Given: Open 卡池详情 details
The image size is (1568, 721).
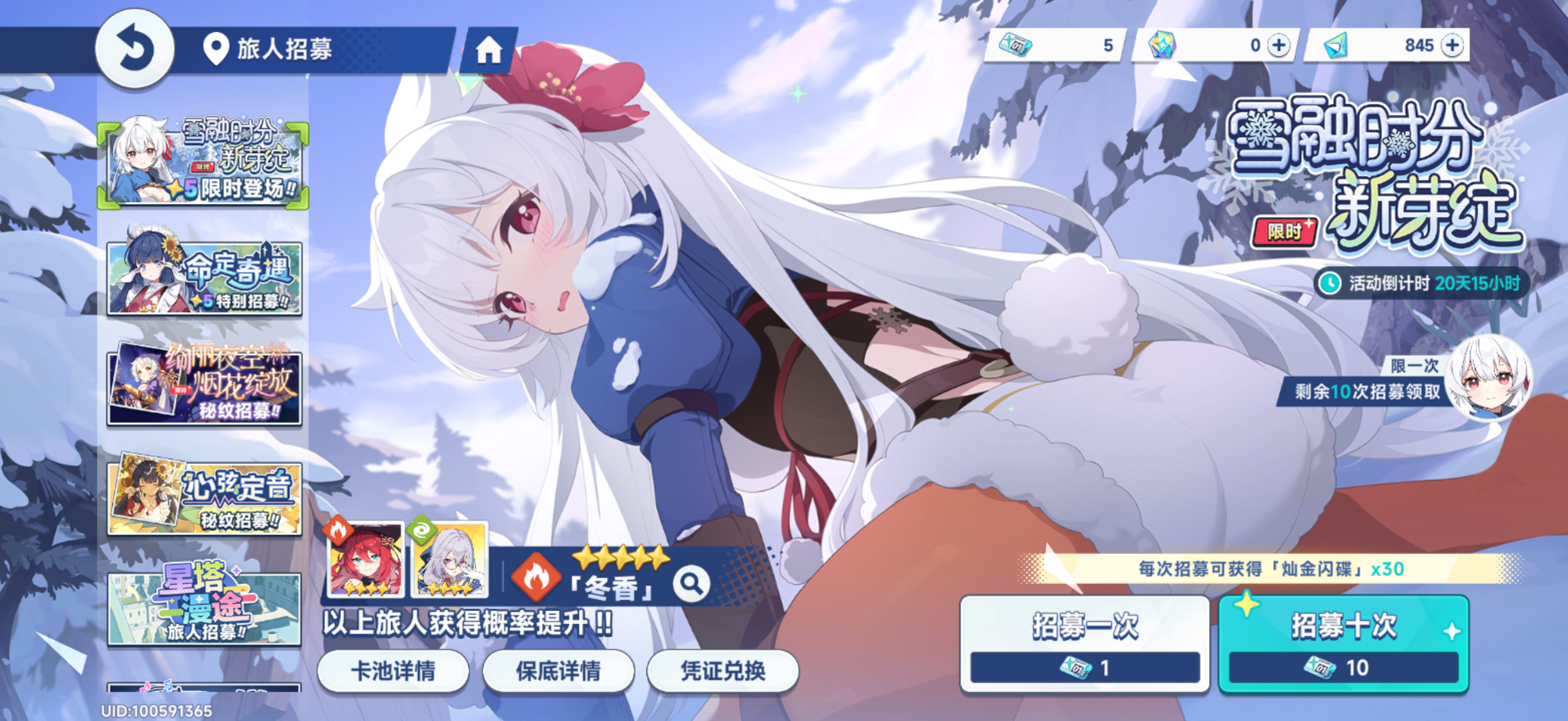Looking at the screenshot, I should point(394,671).
